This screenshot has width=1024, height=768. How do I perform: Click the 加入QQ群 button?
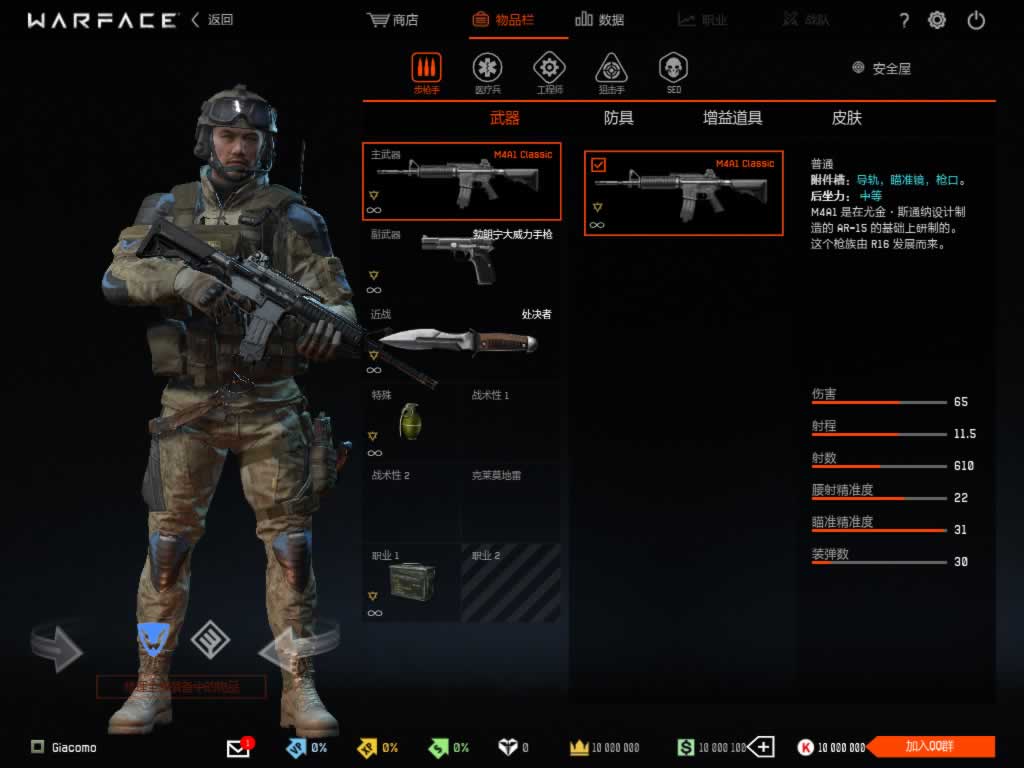(930, 747)
